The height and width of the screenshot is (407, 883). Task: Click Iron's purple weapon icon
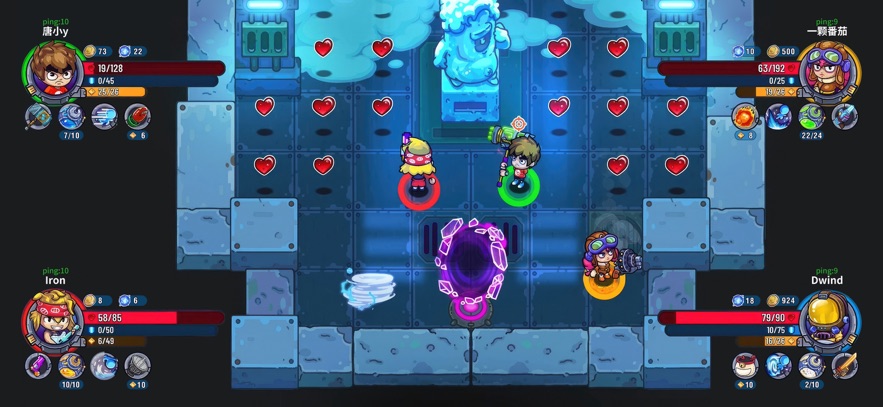pos(39,365)
